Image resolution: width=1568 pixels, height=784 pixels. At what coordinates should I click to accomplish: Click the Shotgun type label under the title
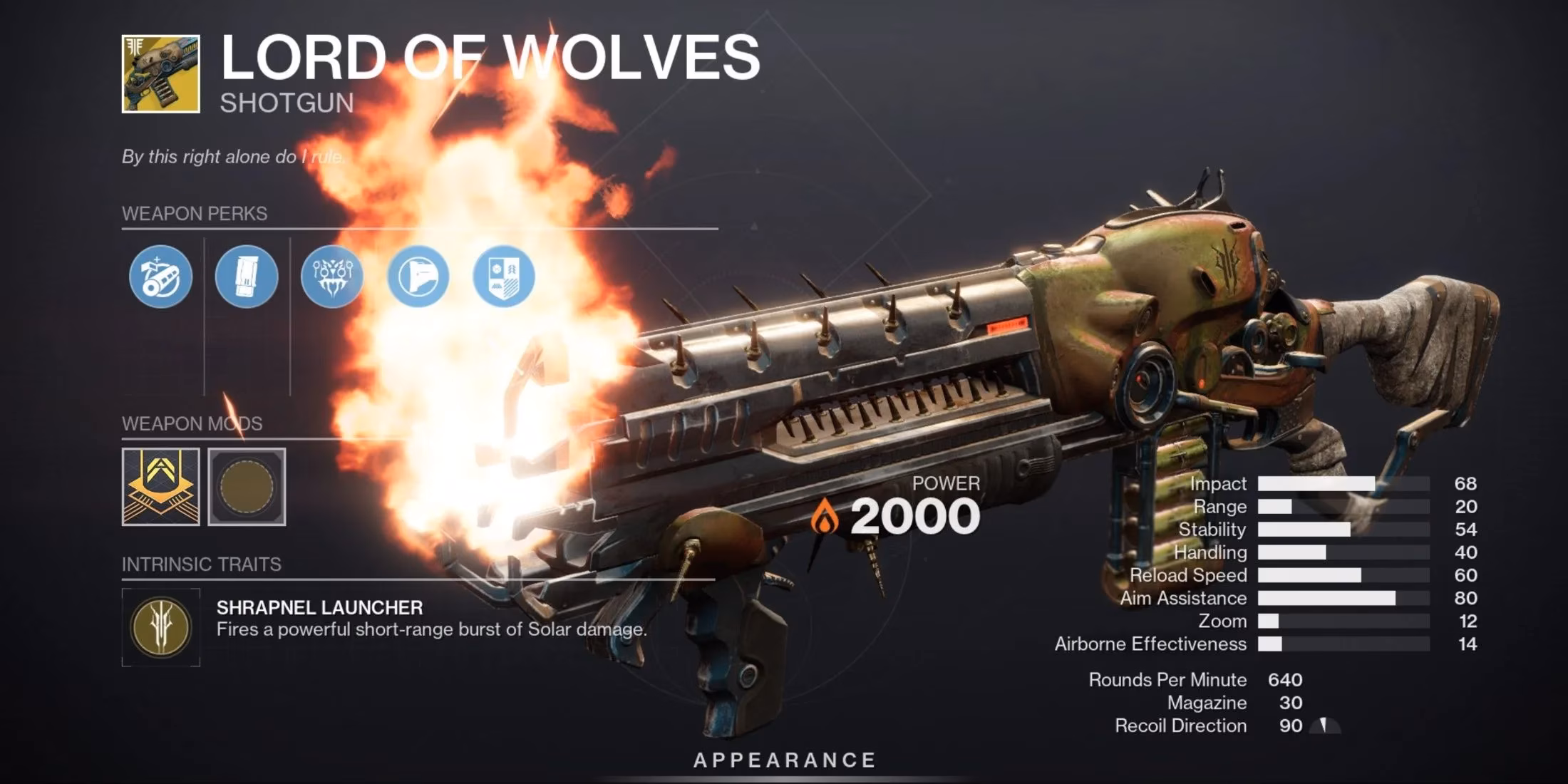pyautogui.click(x=285, y=105)
